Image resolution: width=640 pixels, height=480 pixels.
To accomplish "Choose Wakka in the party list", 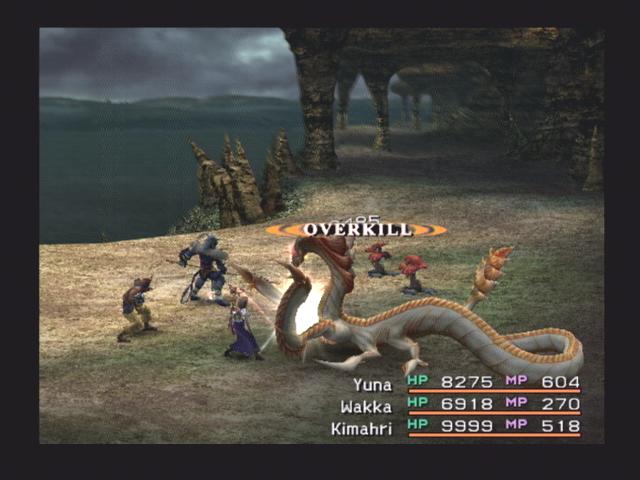I will click(465, 405).
